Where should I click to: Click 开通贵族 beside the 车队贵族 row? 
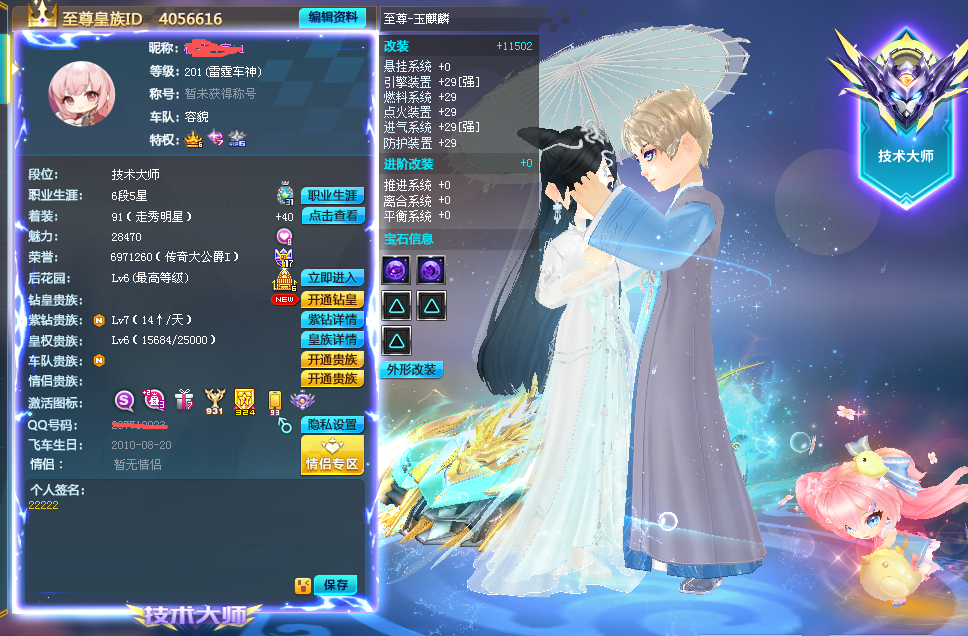pyautogui.click(x=332, y=360)
